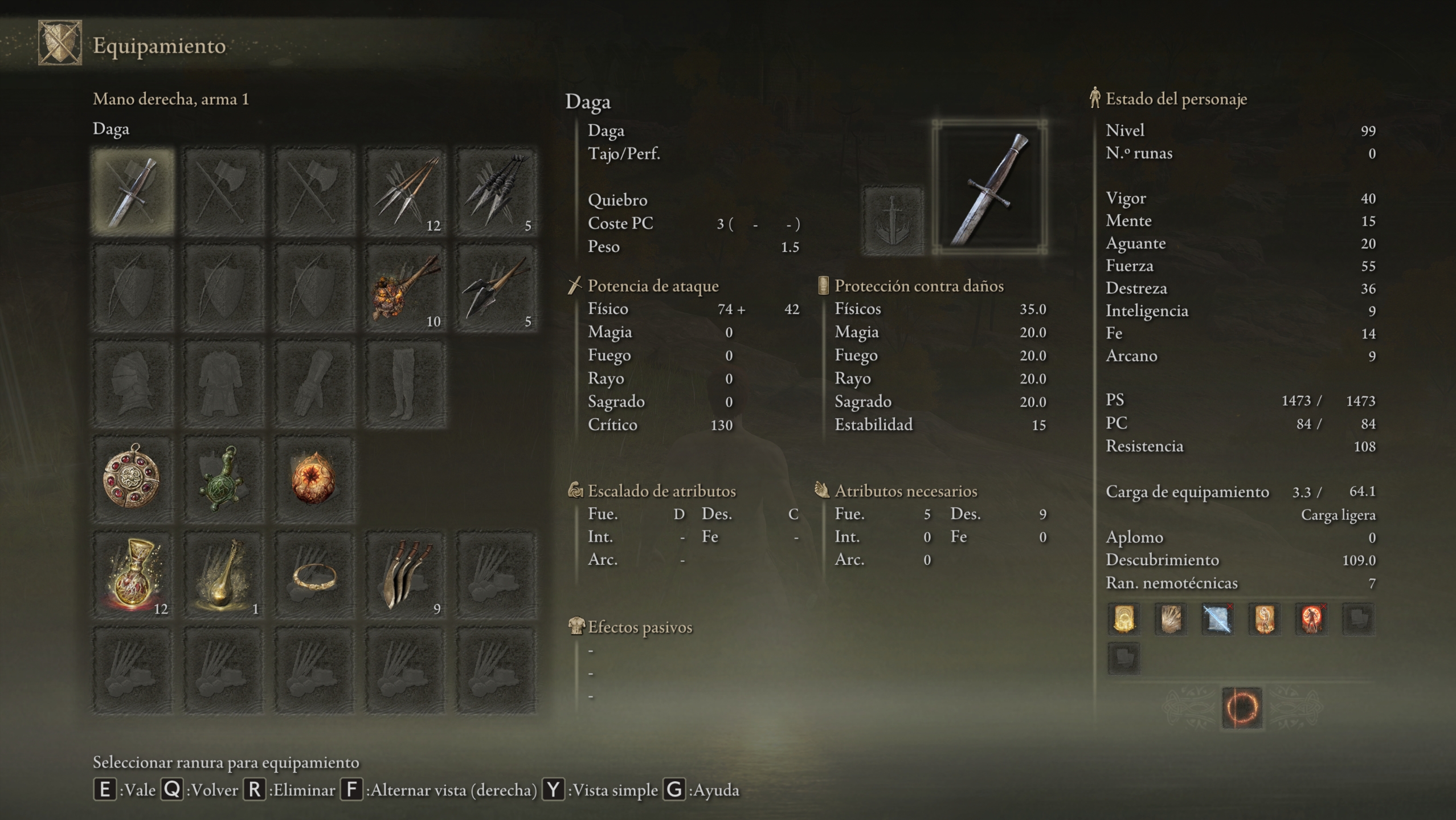The image size is (1456, 820).
Task: Select the golden ring quick item
Action: pyautogui.click(x=314, y=574)
